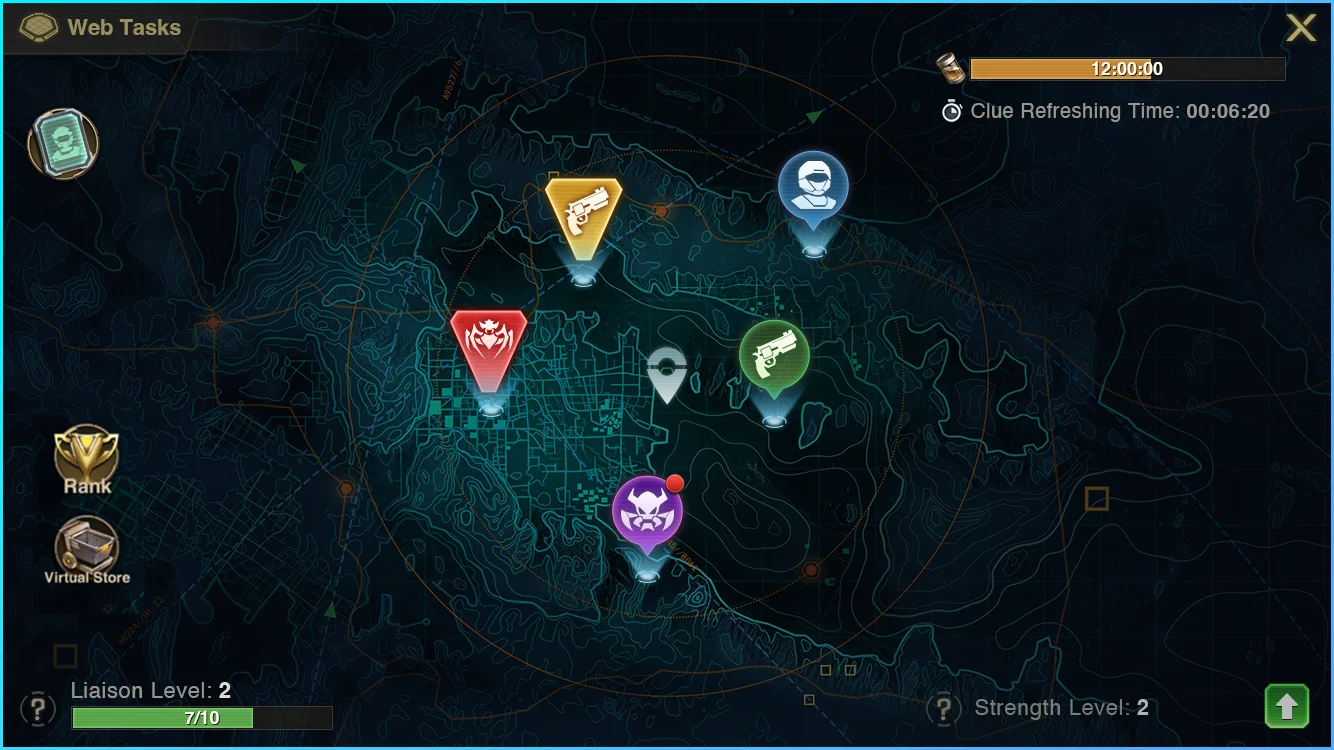The image size is (1334, 750).
Task: Open the skull card icon
Action: (62, 144)
